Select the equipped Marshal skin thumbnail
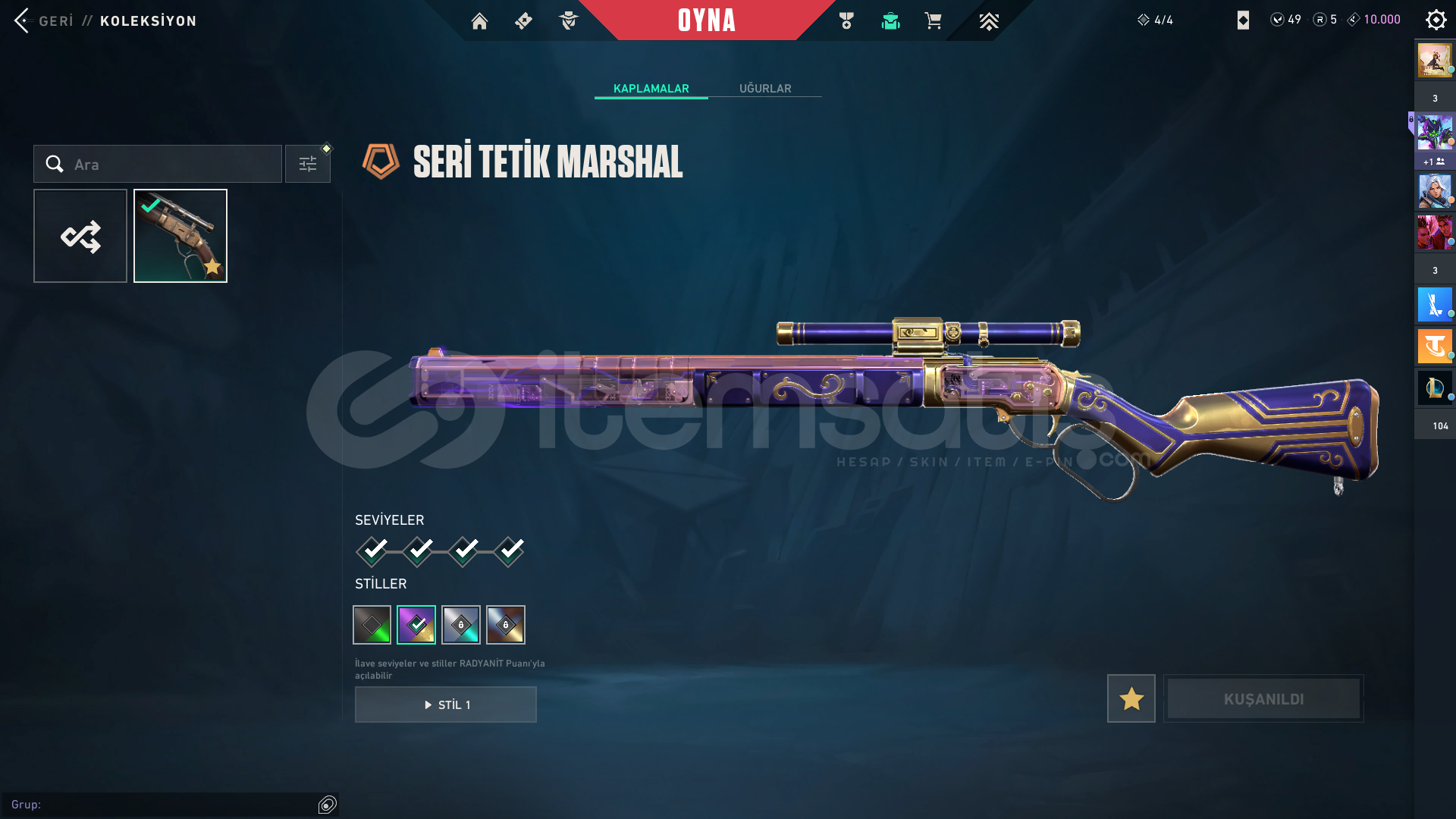Image resolution: width=1456 pixels, height=819 pixels. pyautogui.click(x=180, y=236)
